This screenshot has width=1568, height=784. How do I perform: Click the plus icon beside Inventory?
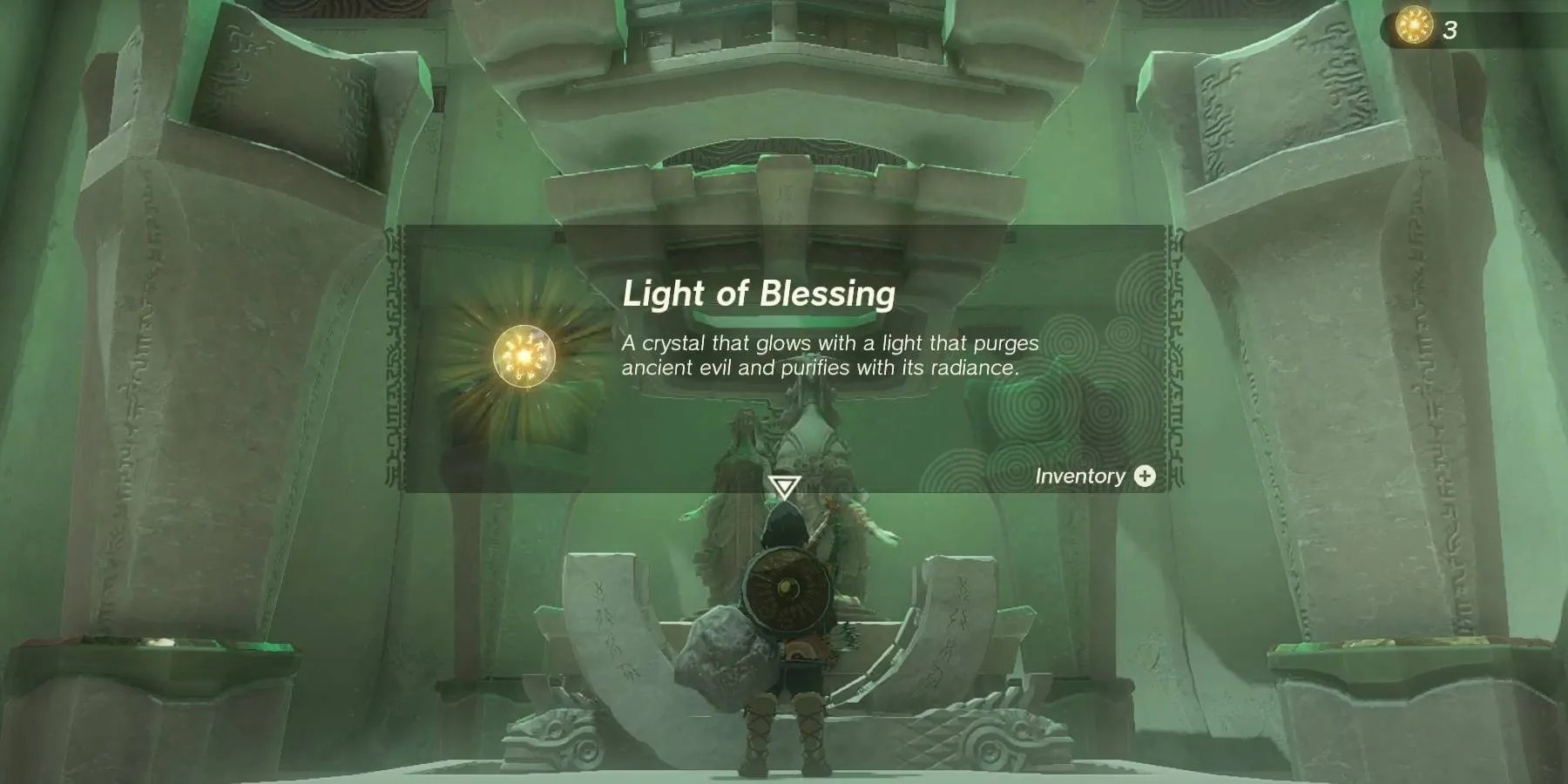click(x=1145, y=477)
